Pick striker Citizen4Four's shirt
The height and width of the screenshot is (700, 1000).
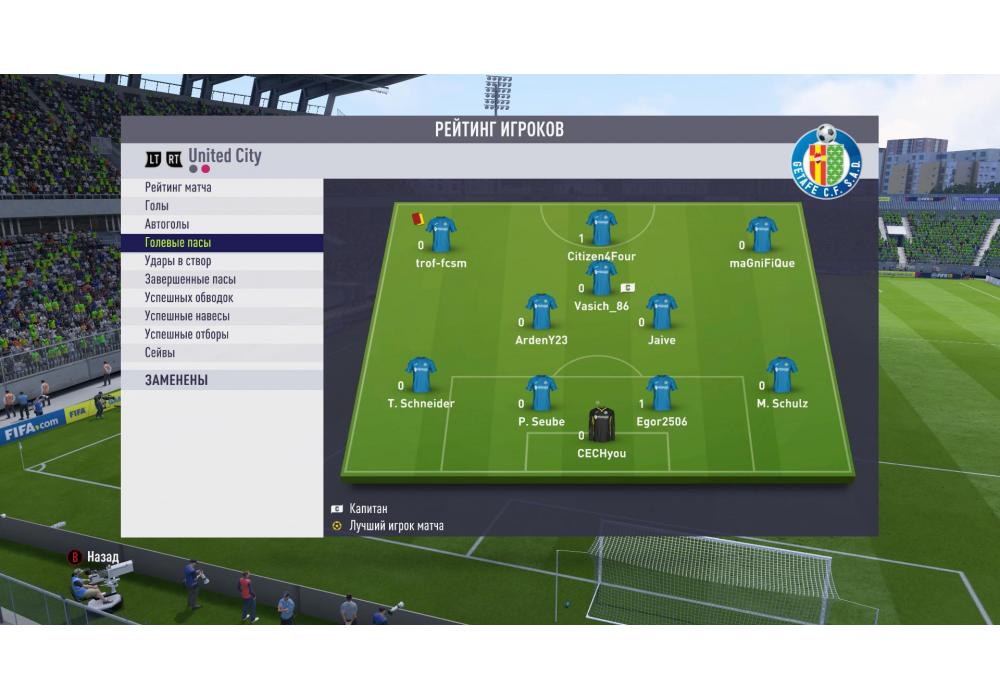tap(601, 229)
